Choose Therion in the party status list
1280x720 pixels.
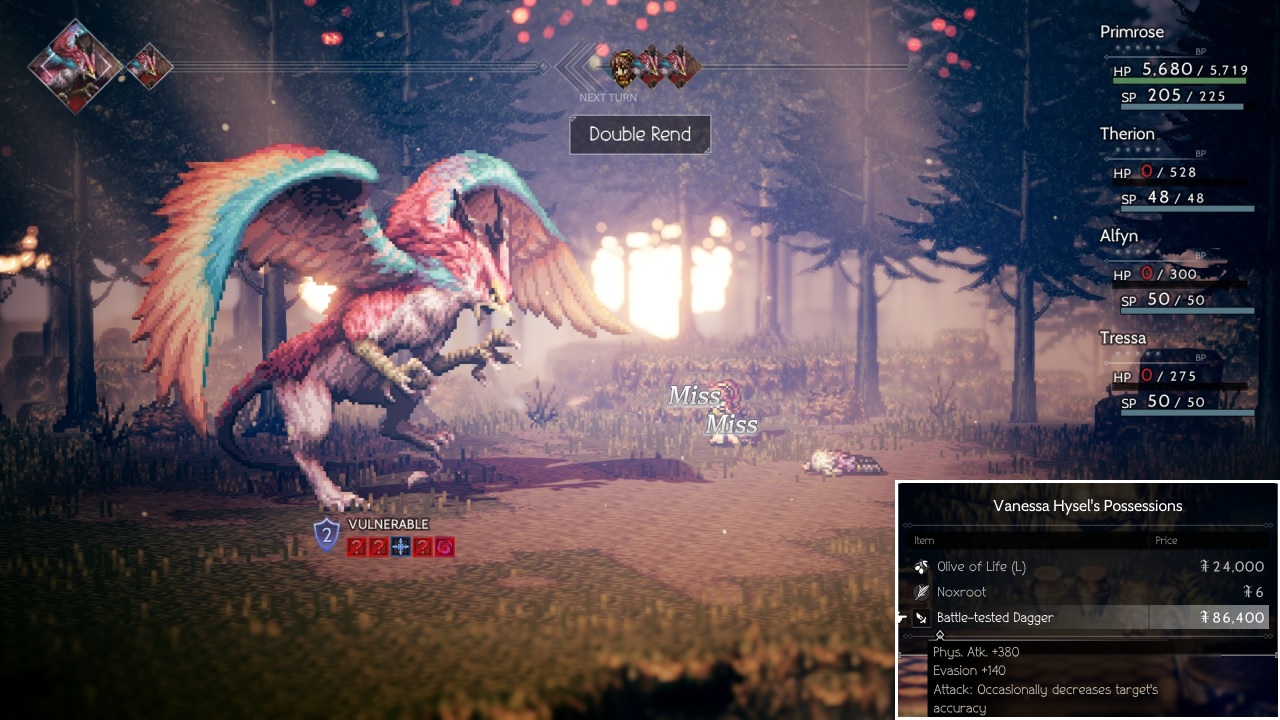(x=1127, y=134)
